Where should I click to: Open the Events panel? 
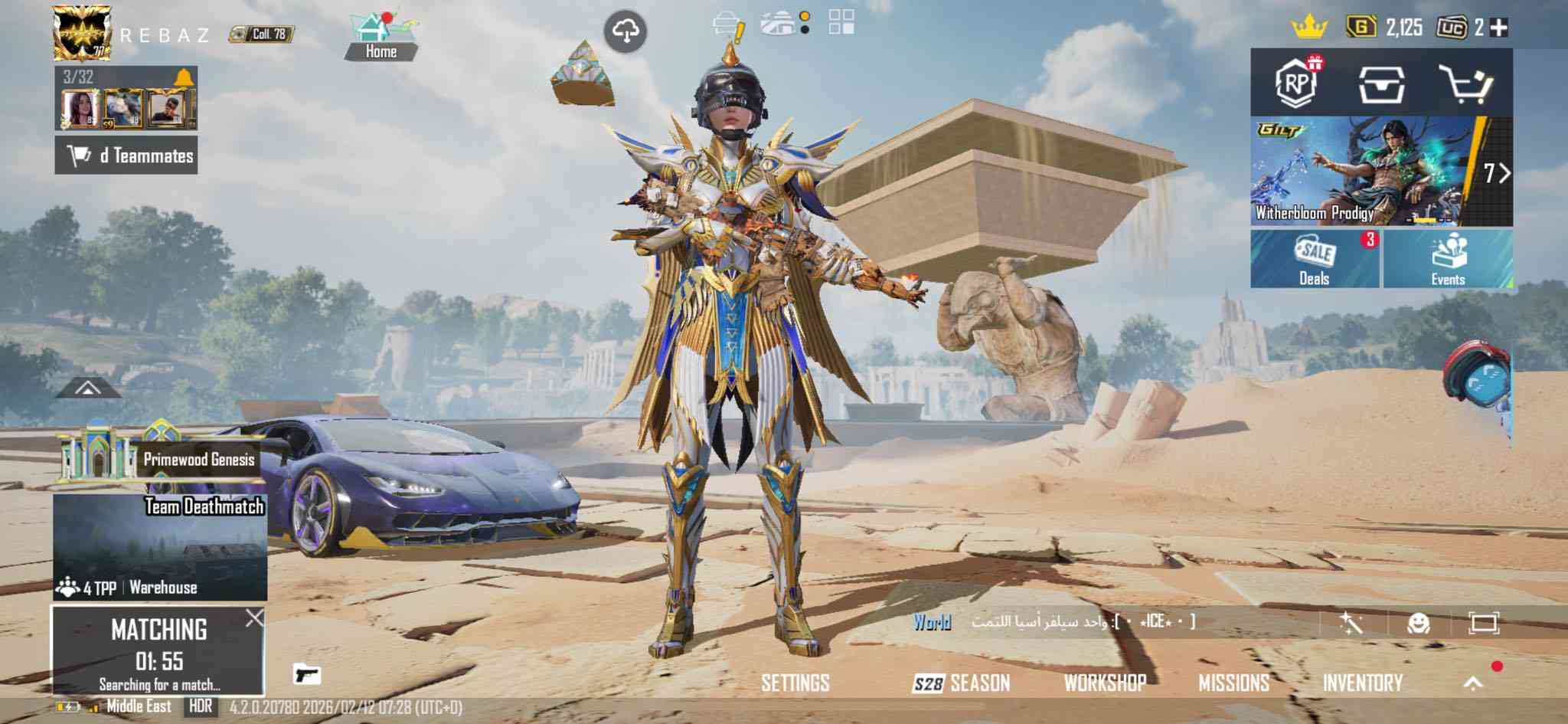[x=1448, y=259]
